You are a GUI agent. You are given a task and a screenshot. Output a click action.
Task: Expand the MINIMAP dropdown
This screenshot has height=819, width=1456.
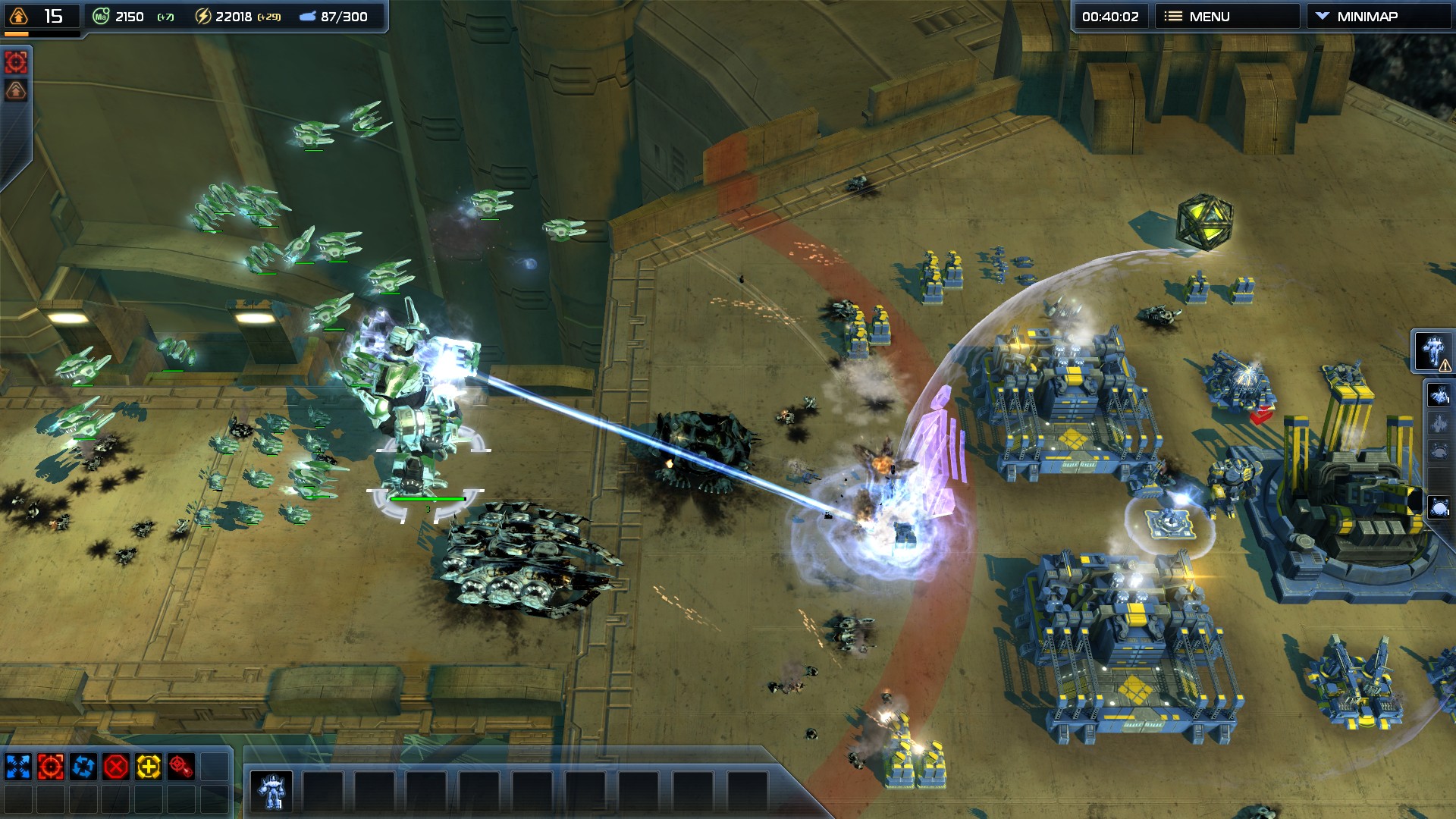tap(1378, 17)
